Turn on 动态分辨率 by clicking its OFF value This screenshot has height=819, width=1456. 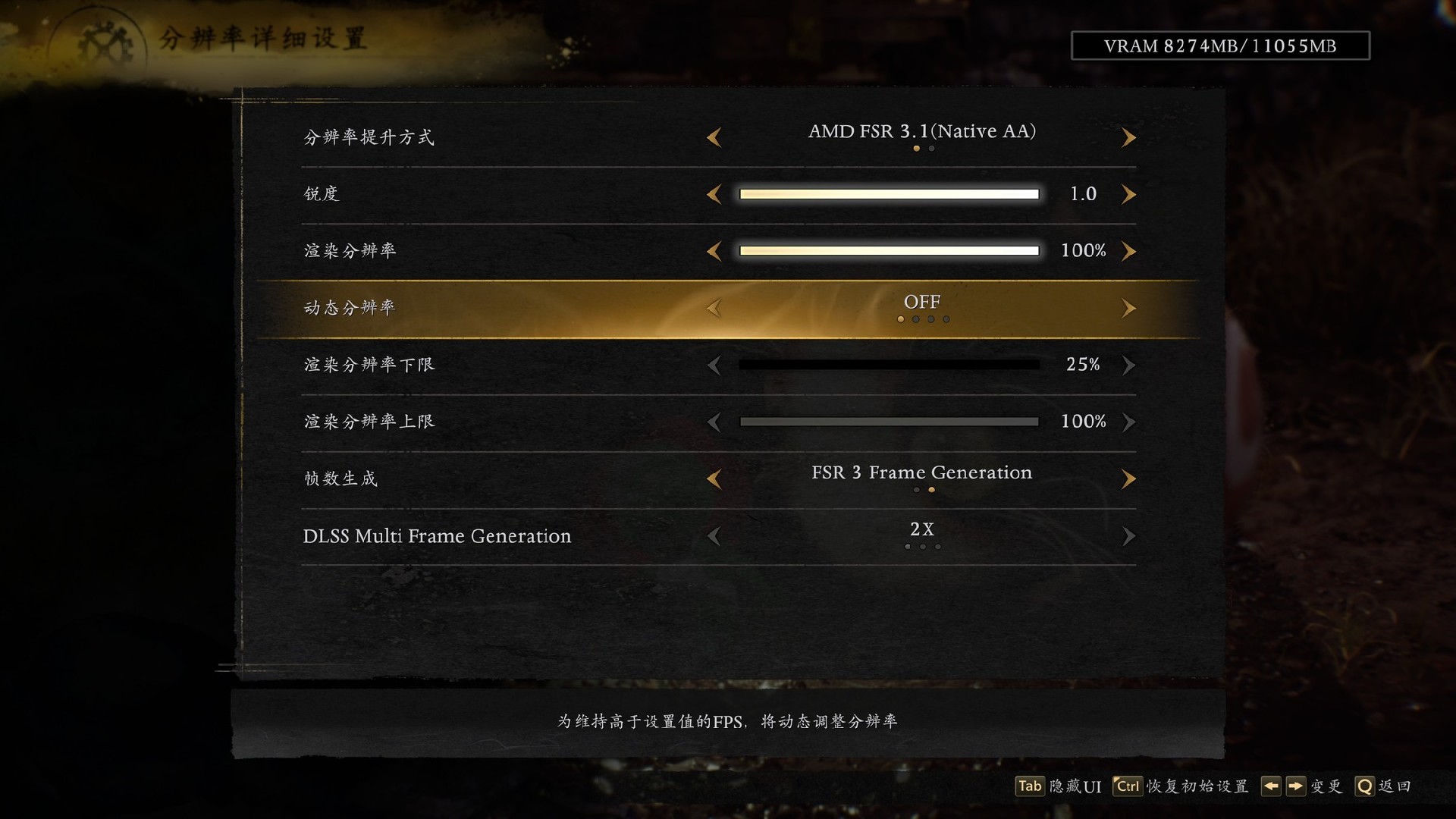click(922, 302)
